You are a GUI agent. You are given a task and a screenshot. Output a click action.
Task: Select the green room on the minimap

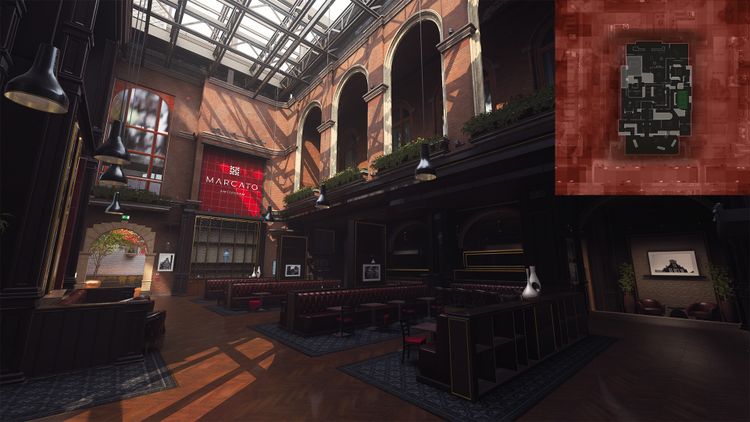click(682, 100)
